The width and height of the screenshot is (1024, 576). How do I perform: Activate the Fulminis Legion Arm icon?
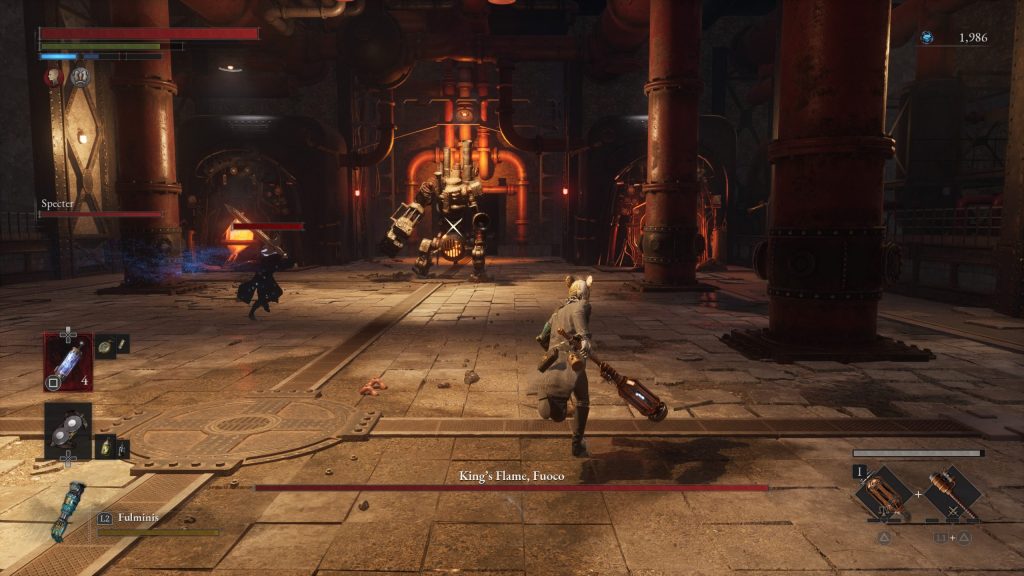click(67, 508)
